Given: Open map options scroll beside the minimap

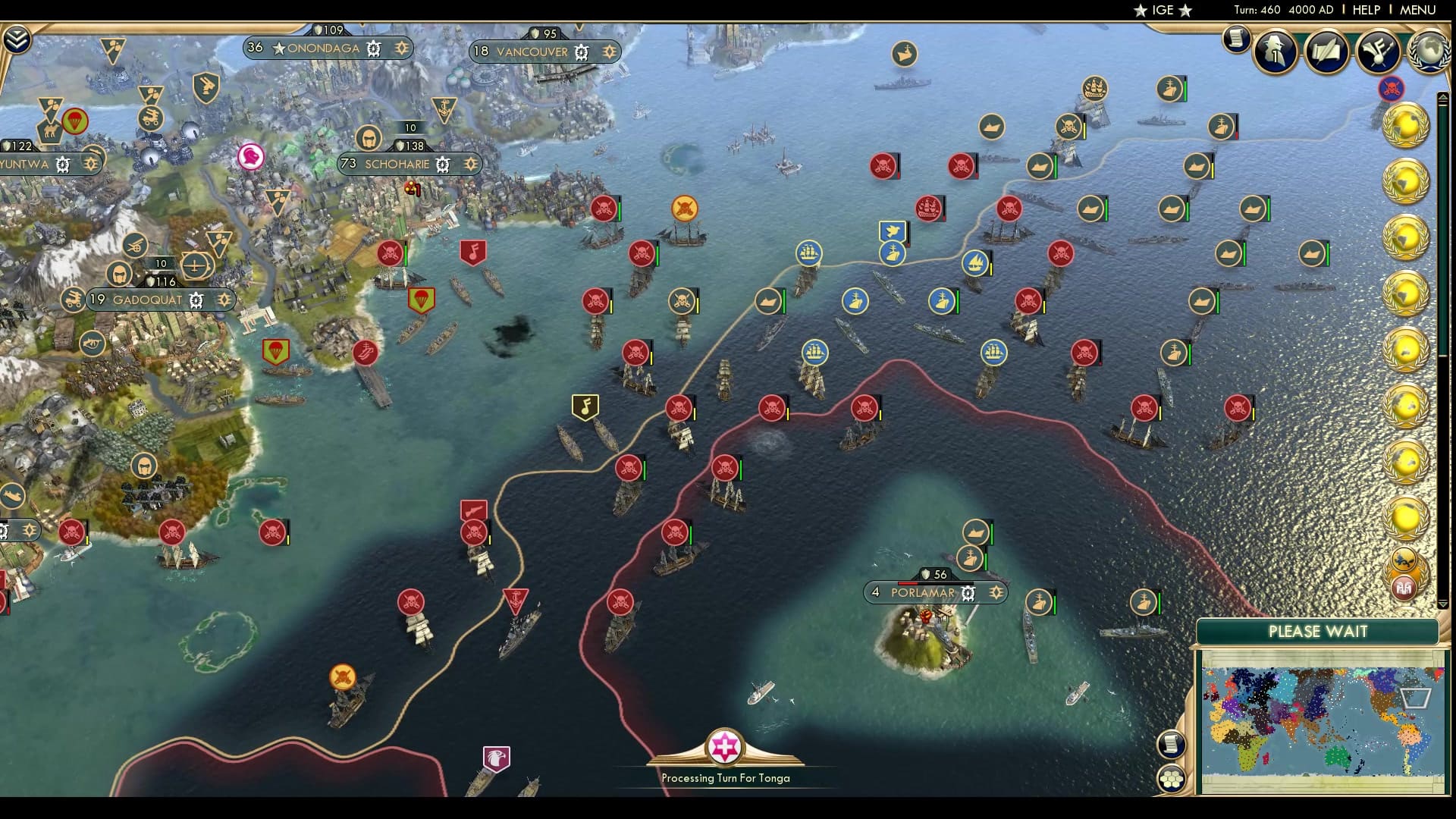Looking at the screenshot, I should [x=1171, y=745].
